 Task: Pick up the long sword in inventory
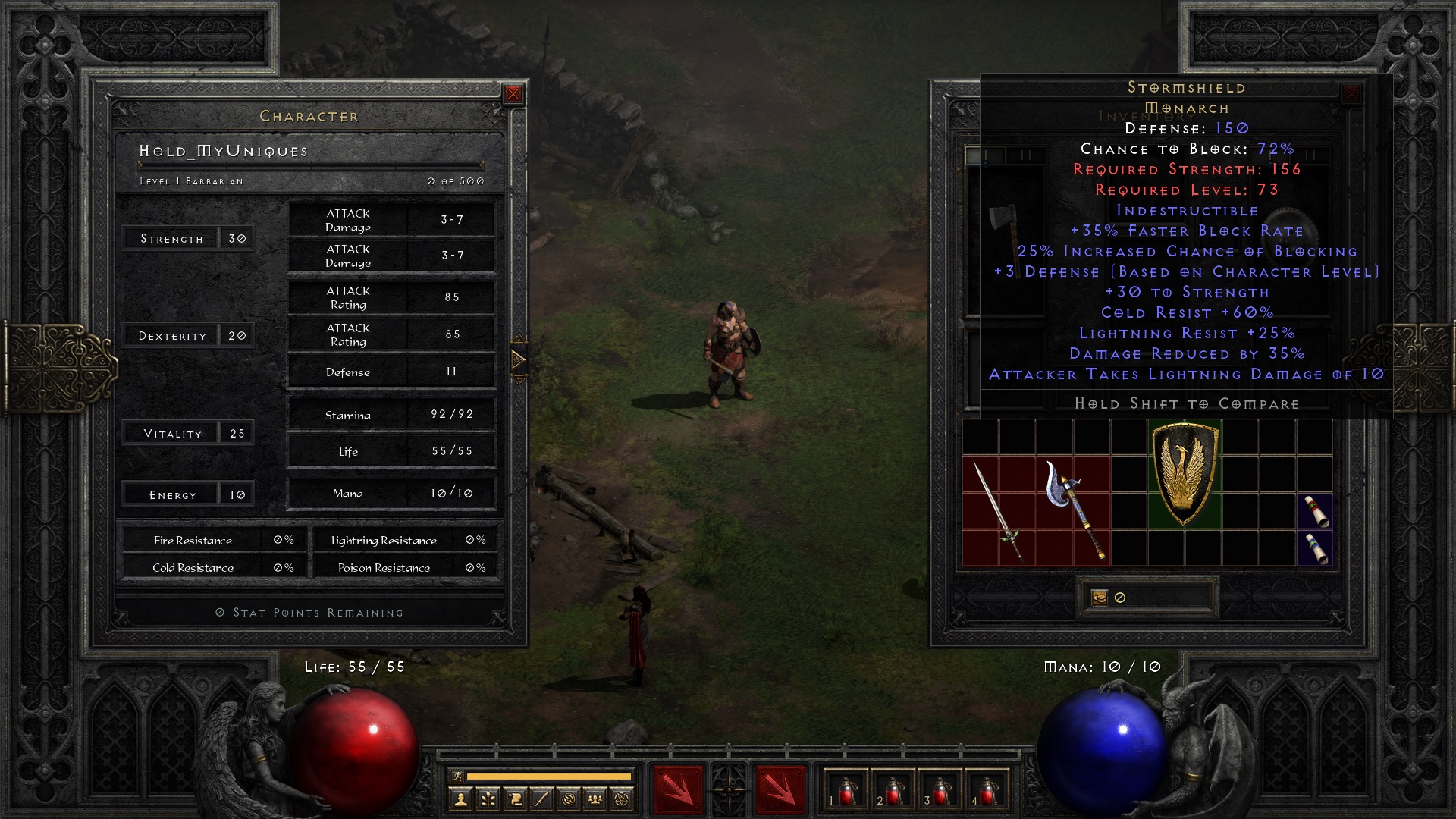click(998, 512)
